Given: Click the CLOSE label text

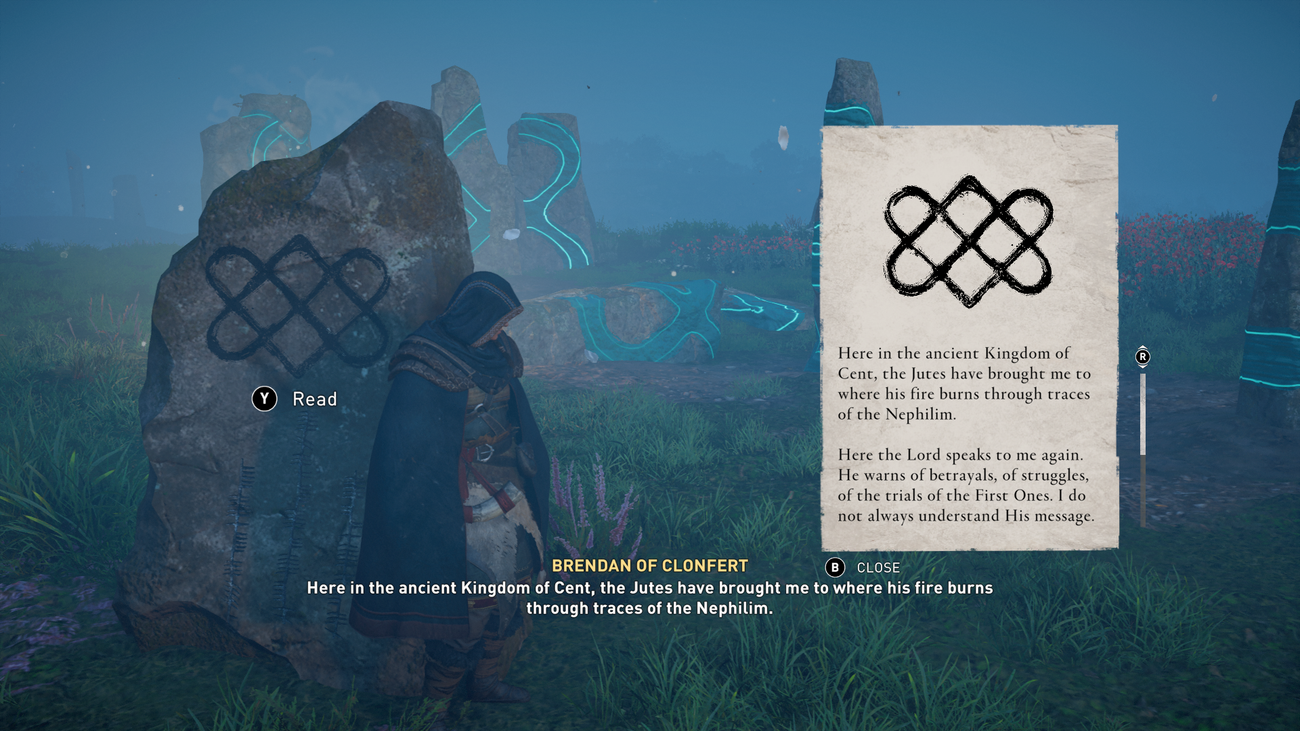Looking at the screenshot, I should pos(878,567).
